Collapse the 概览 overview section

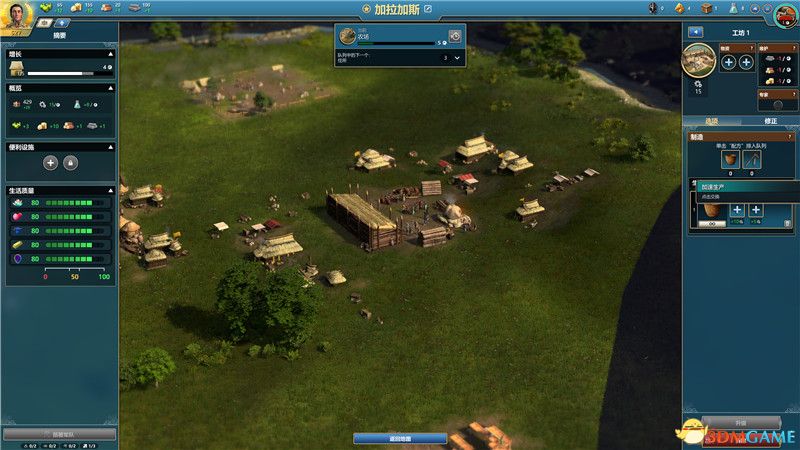111,88
